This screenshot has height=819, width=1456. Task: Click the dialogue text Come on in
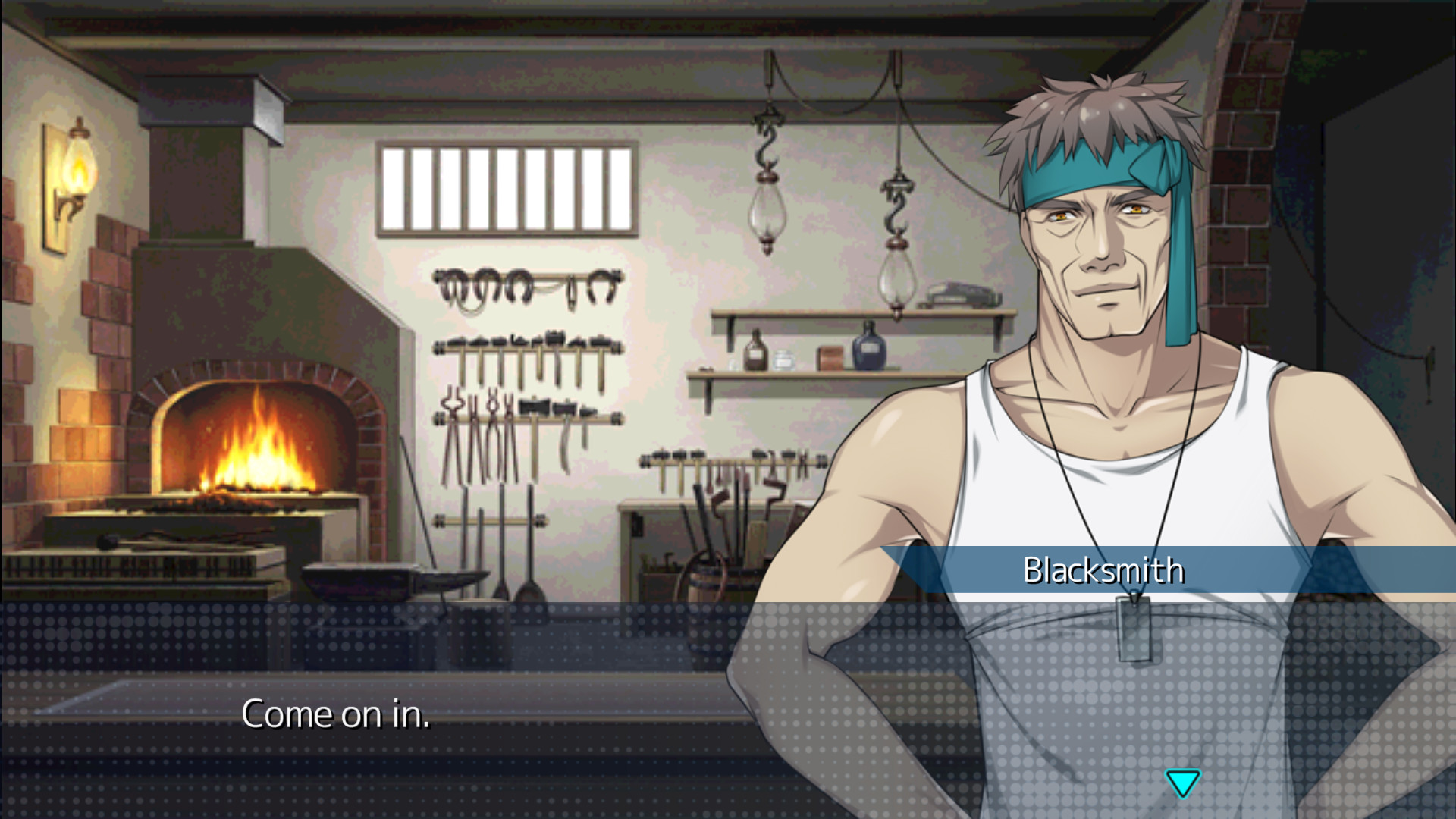click(337, 714)
